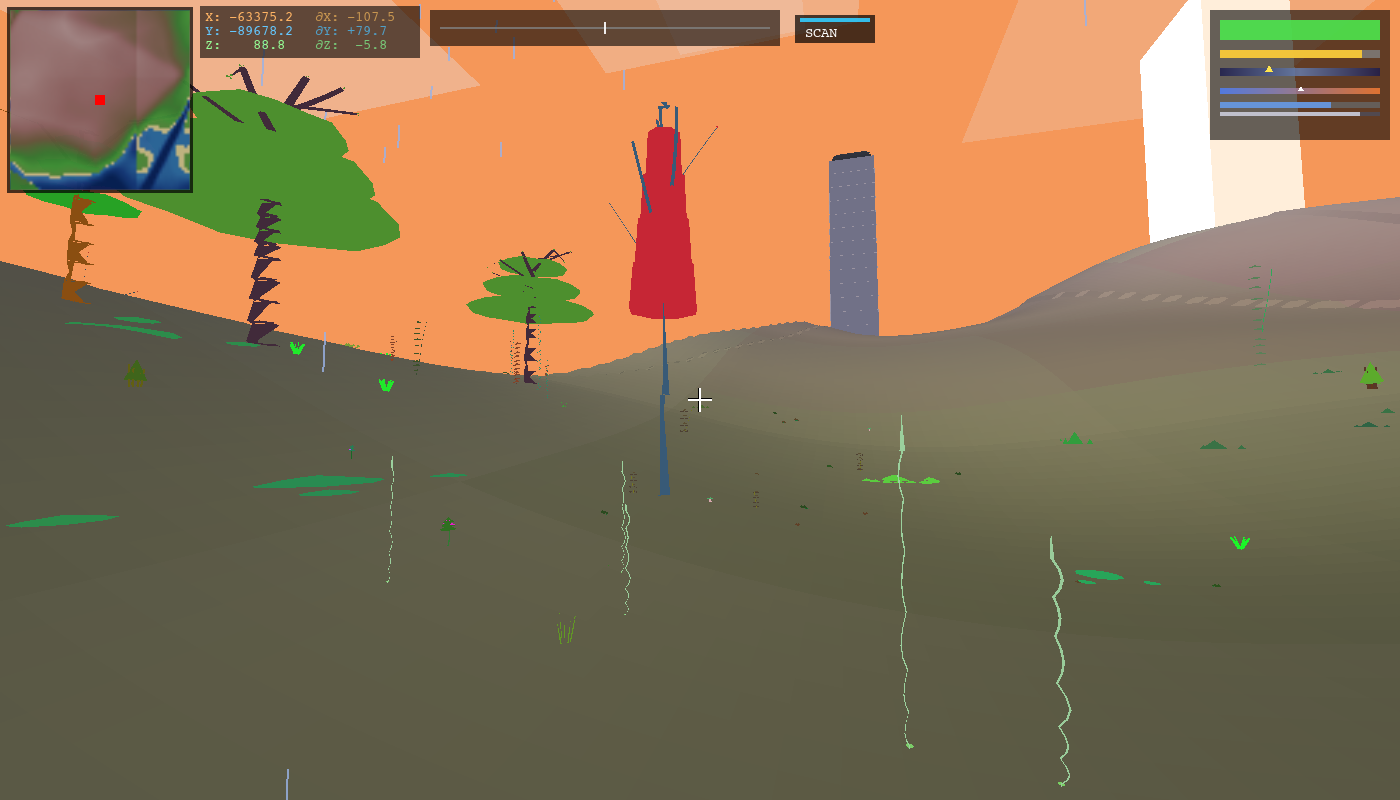Activate the SCAN button

(x=834, y=30)
